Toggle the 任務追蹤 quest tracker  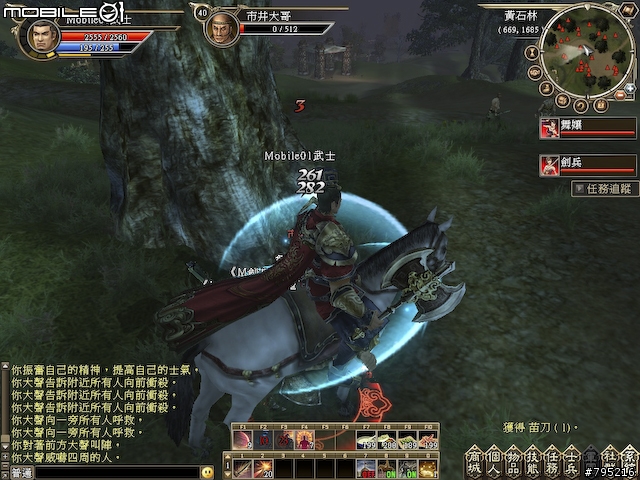[x=605, y=188]
